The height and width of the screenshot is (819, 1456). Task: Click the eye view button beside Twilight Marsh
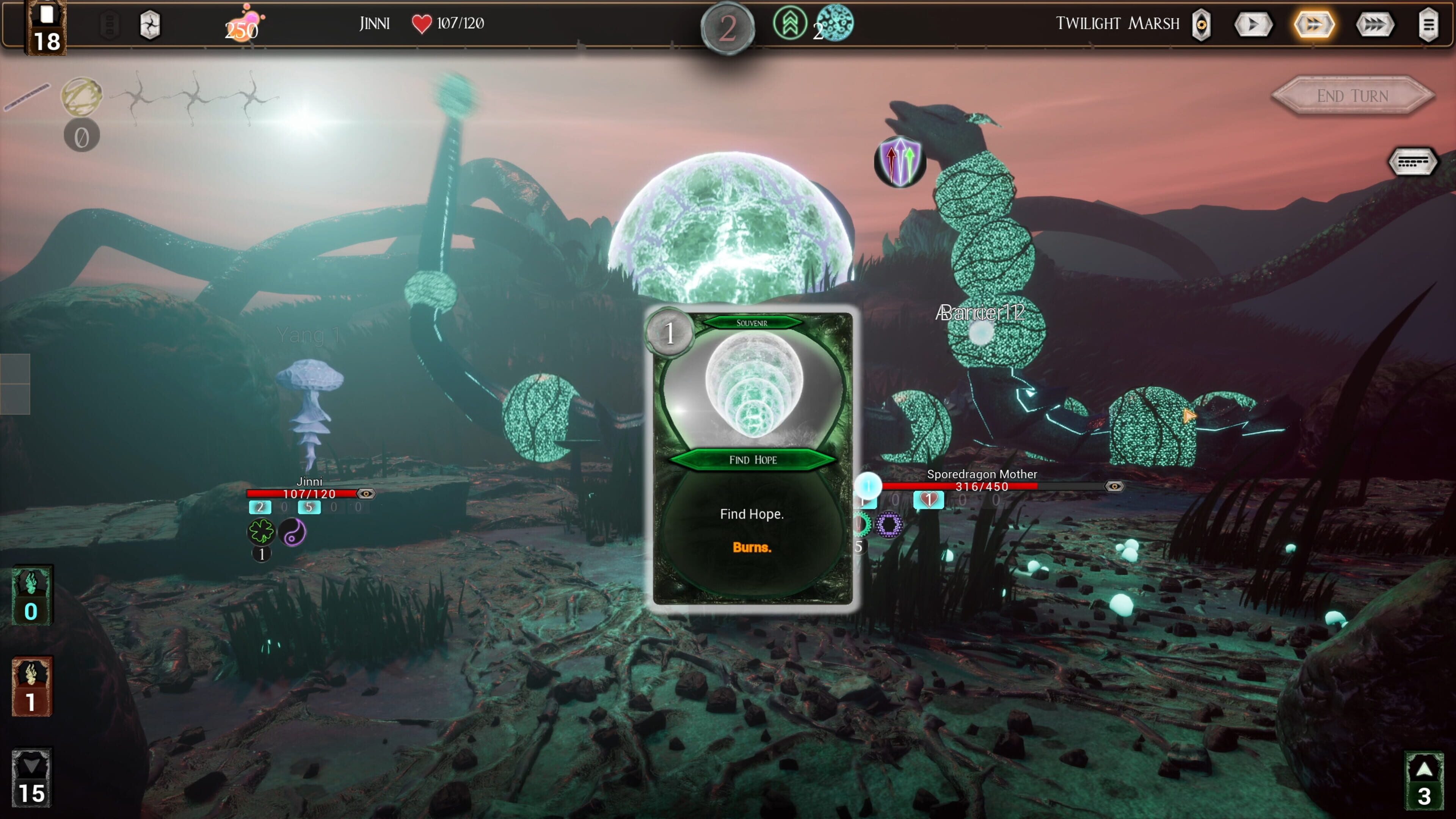pyautogui.click(x=1201, y=24)
